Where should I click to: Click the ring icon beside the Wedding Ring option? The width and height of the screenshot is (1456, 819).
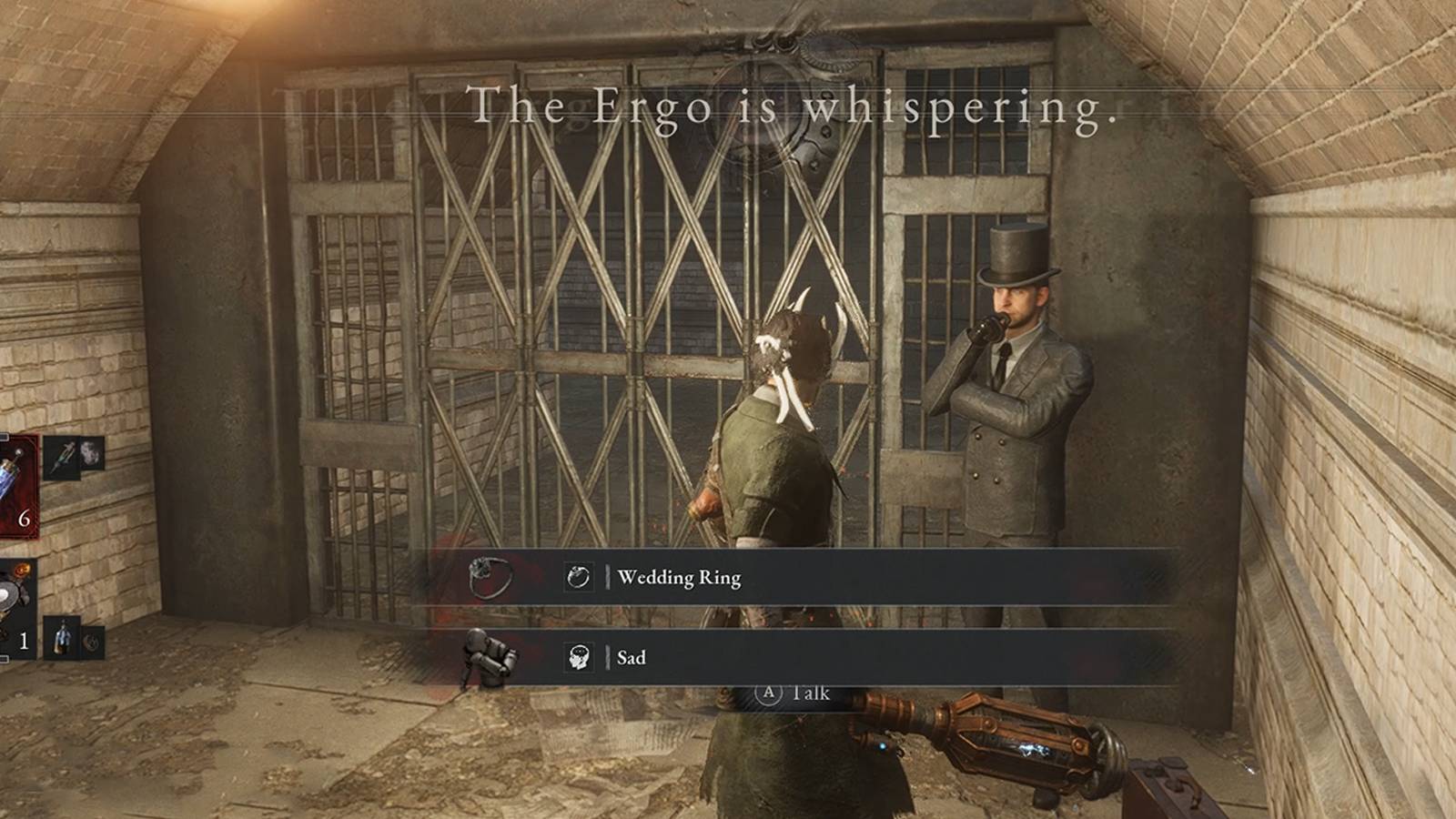point(580,576)
